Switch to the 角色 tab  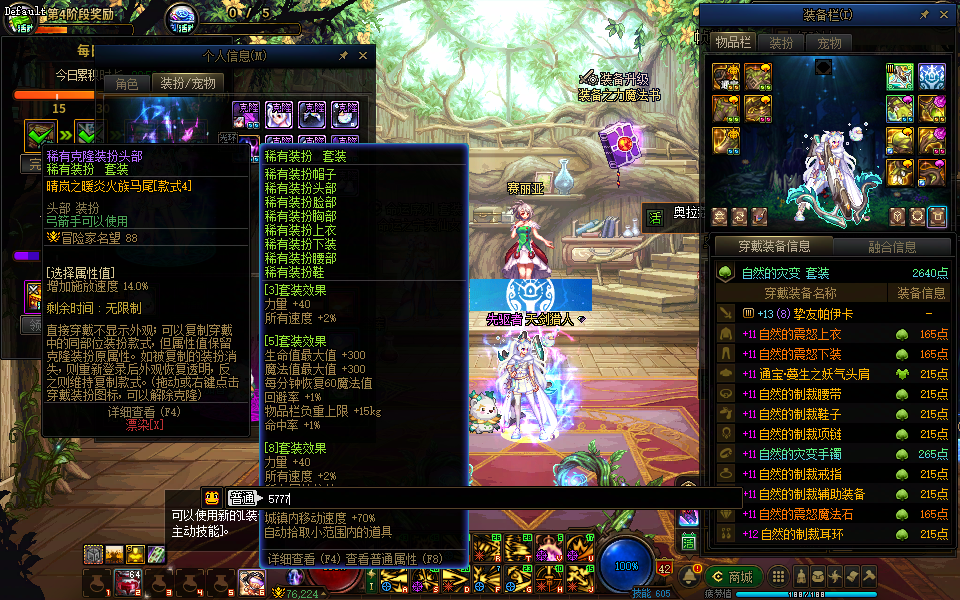point(126,84)
